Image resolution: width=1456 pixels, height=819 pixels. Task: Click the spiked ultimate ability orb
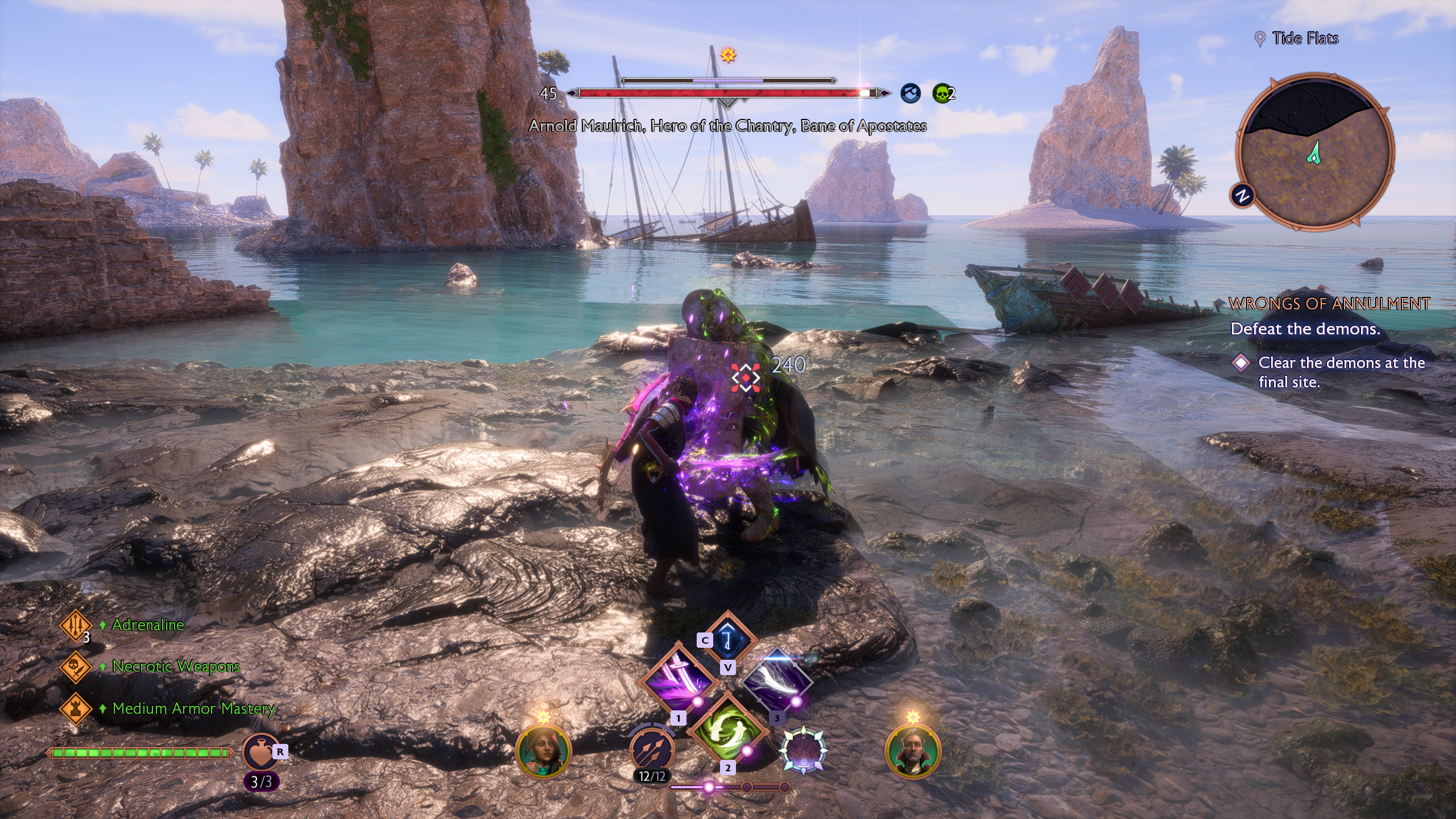[x=803, y=751]
